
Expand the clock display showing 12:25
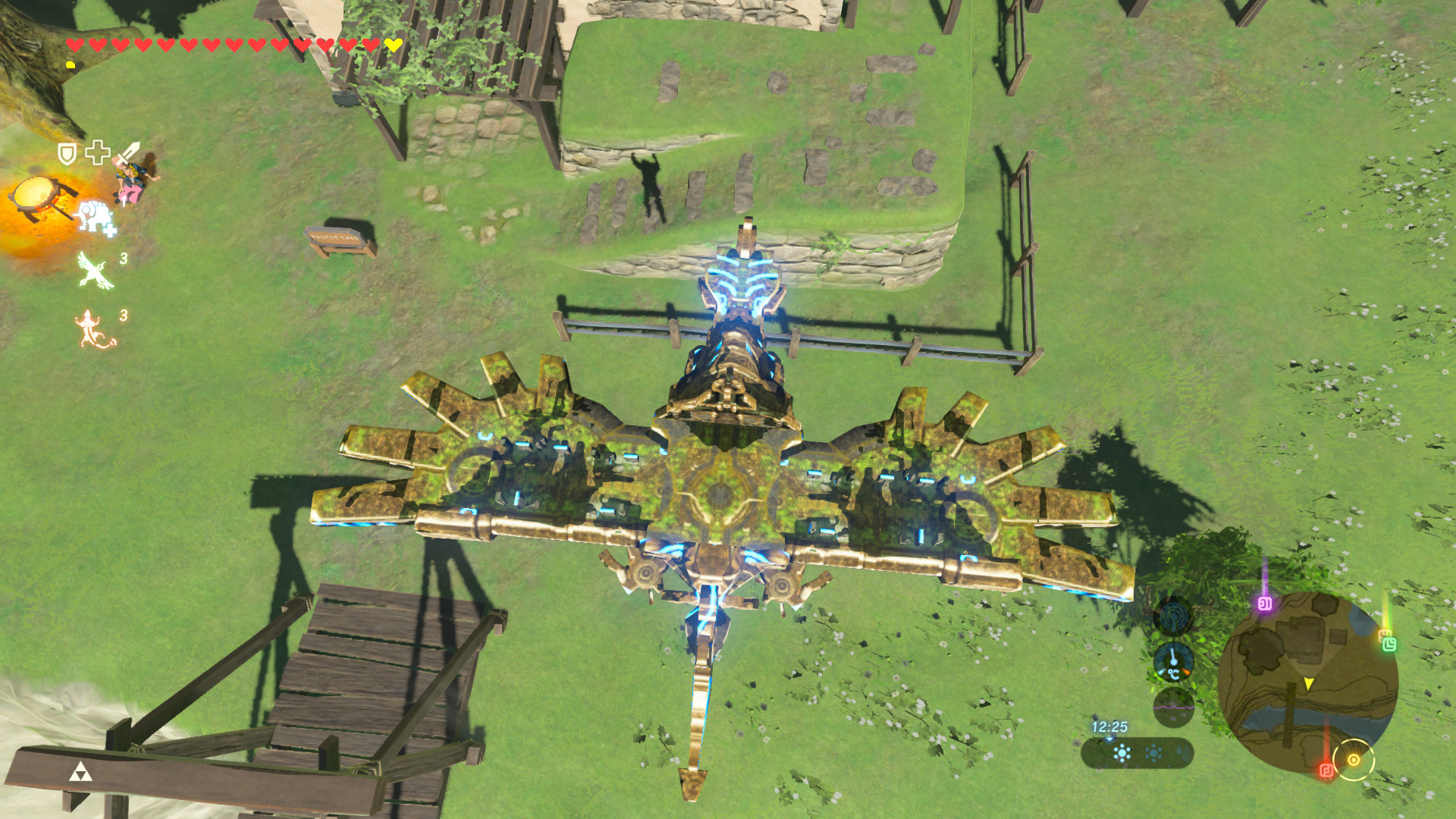(1109, 727)
